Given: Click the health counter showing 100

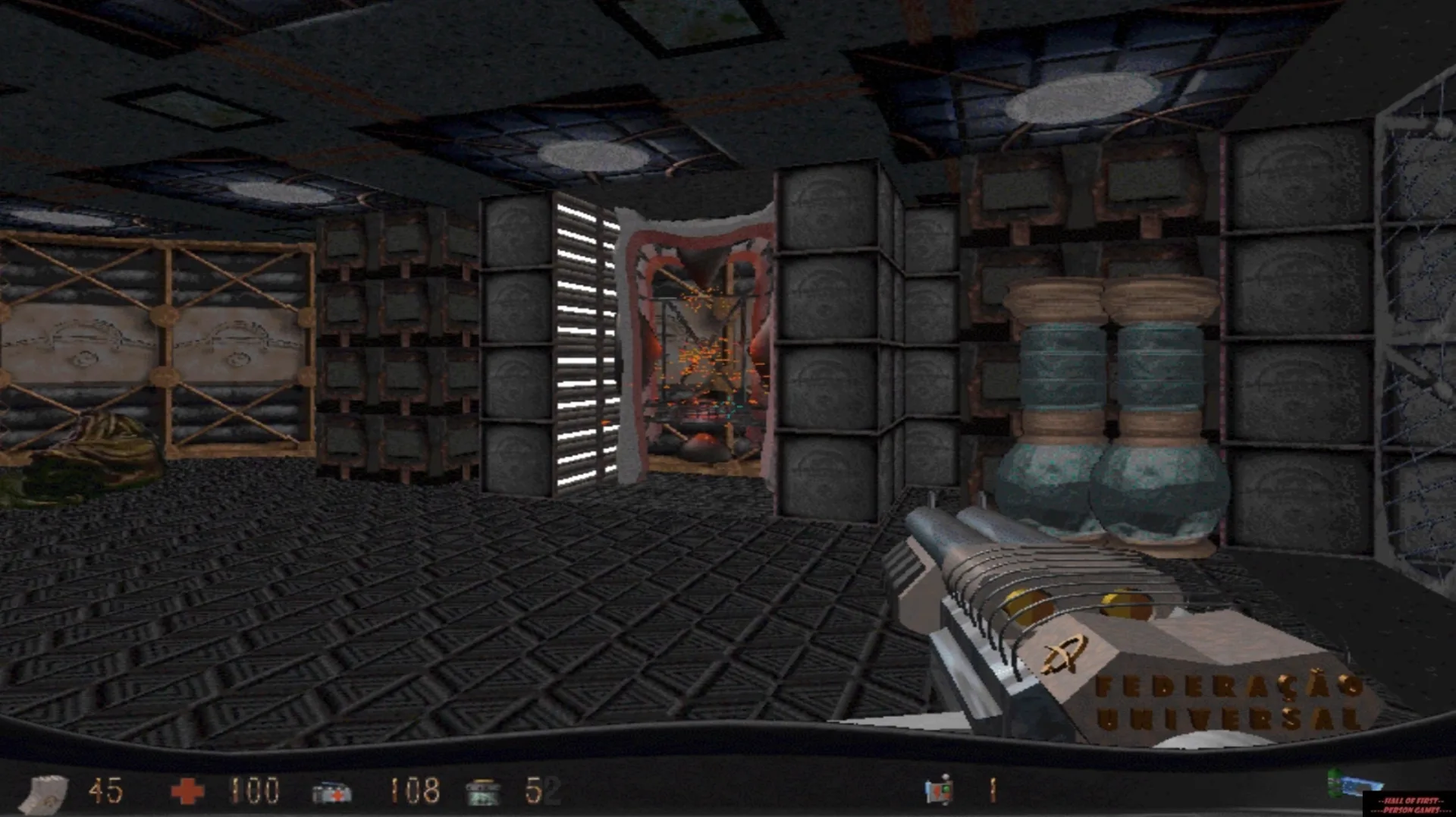Looking at the screenshot, I should click(x=254, y=791).
